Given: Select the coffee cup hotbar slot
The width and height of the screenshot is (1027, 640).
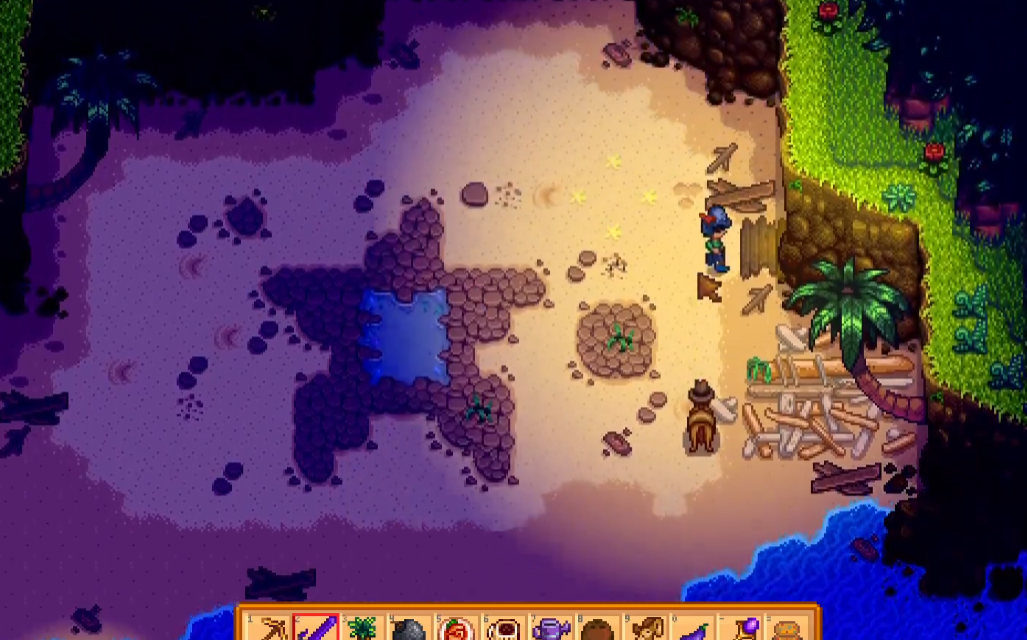Looking at the screenshot, I should [503, 629].
